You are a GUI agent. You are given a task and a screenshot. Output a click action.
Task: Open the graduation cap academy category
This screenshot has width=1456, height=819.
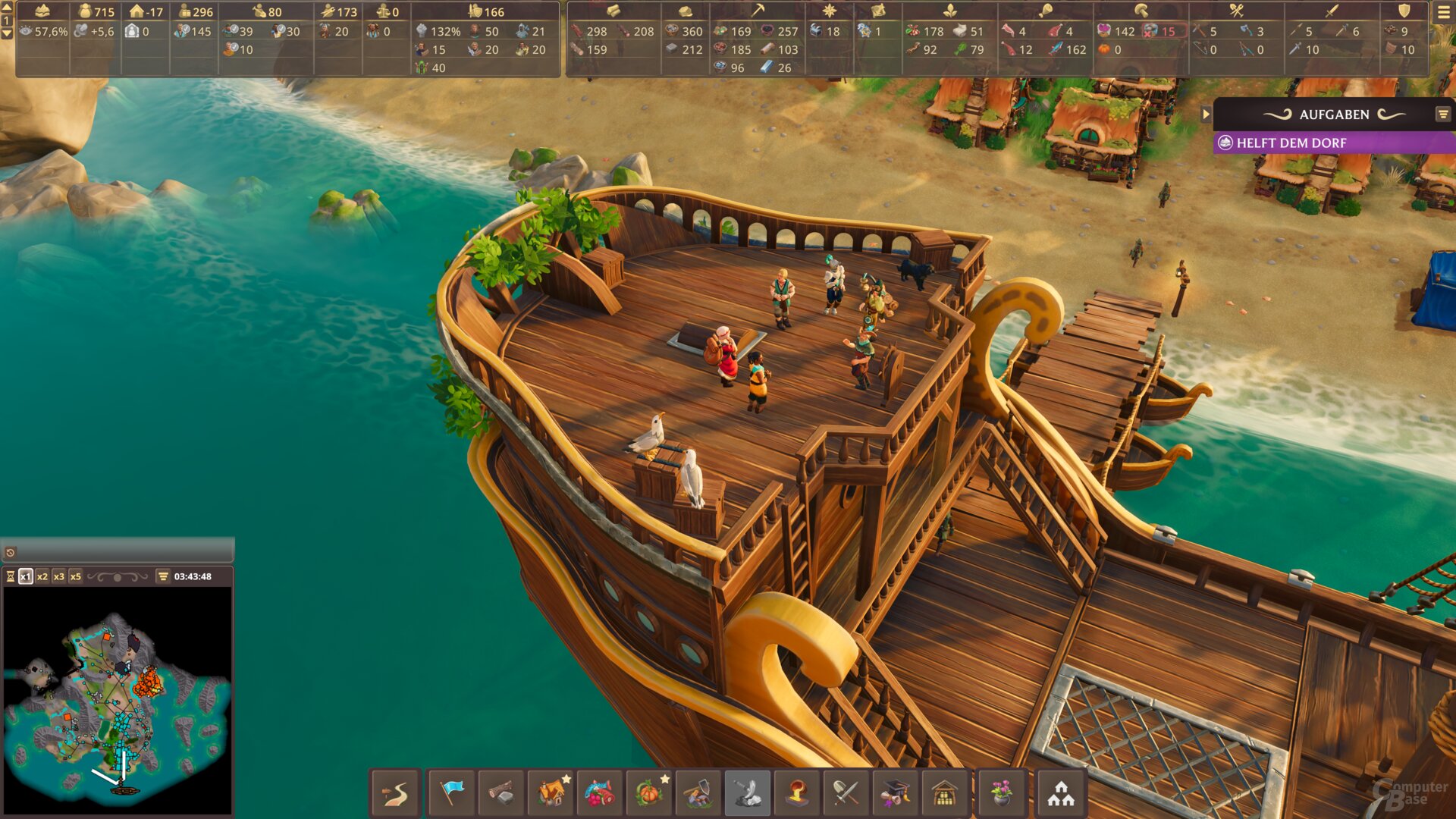[x=896, y=793]
